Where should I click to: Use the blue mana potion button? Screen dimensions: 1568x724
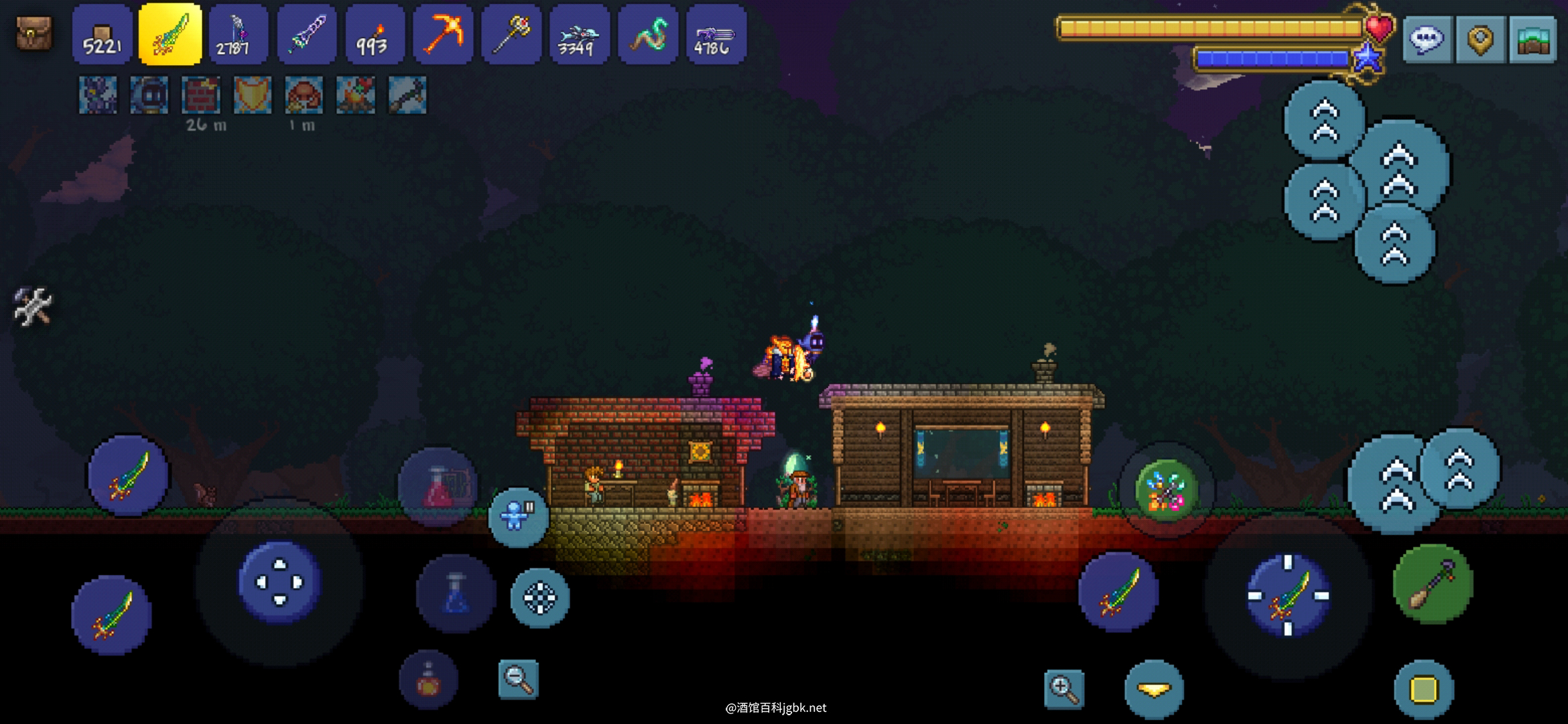pos(456,594)
